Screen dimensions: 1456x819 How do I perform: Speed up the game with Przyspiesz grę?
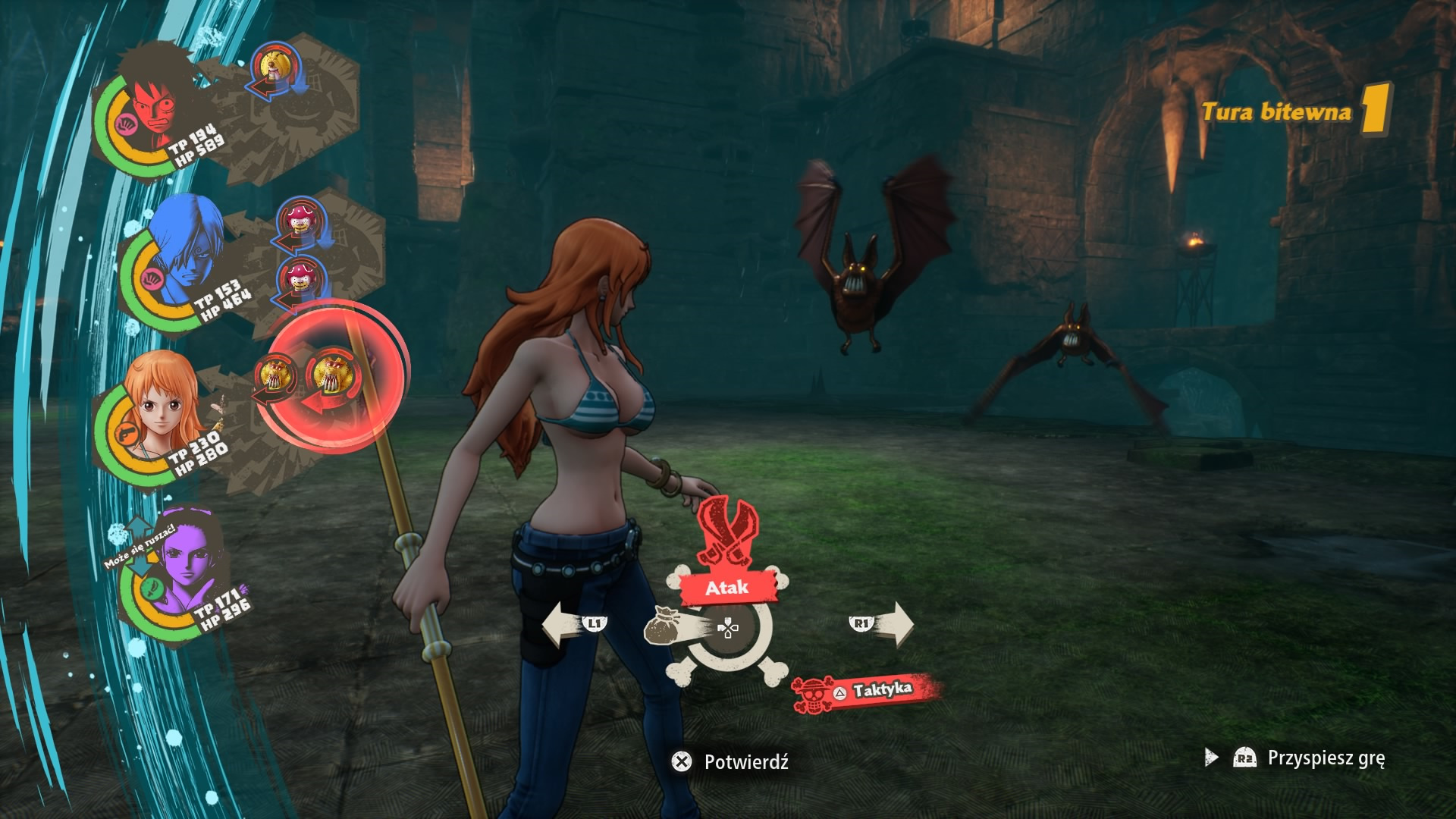[x=1310, y=758]
